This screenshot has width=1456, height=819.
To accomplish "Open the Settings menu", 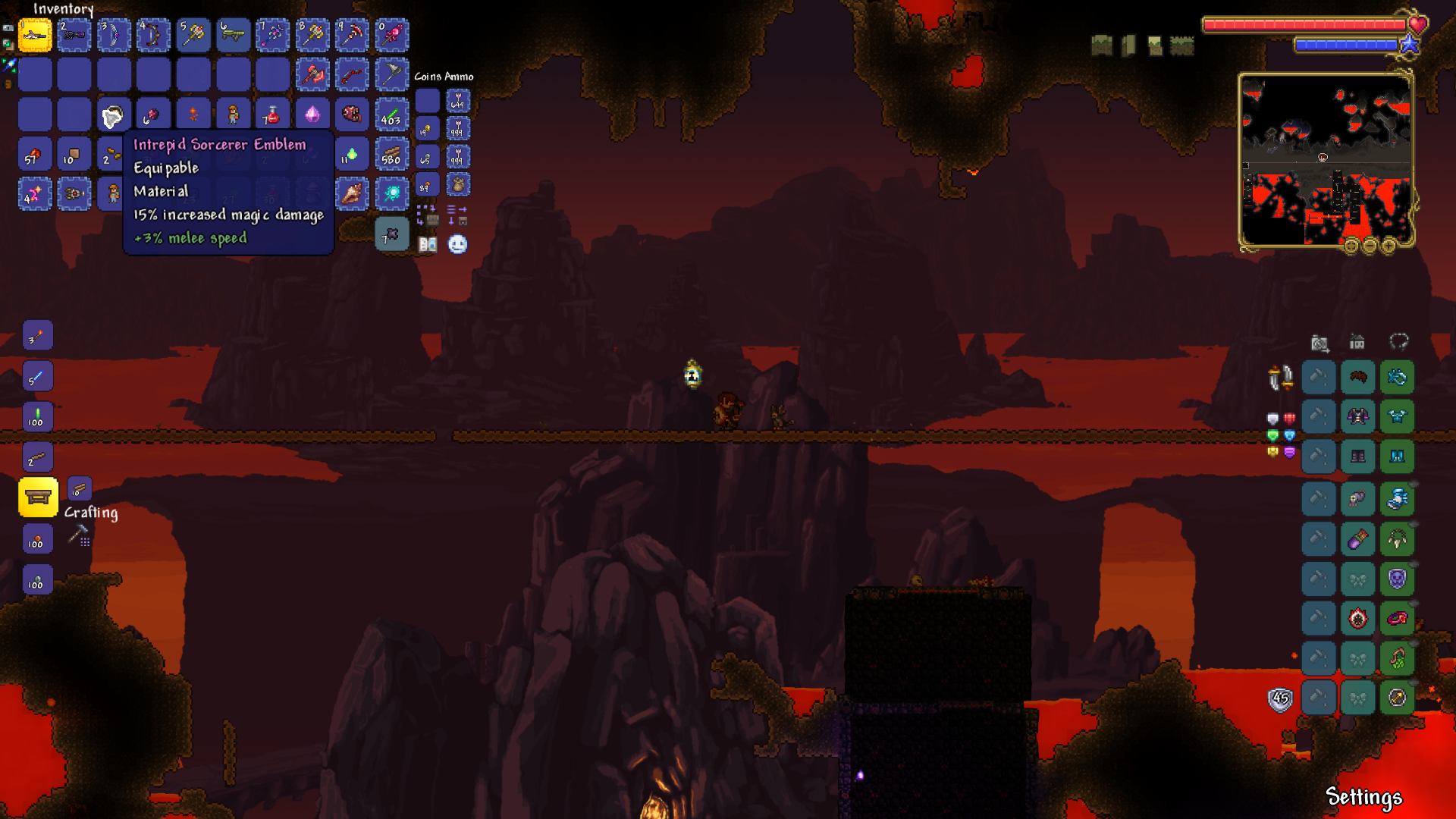I will click(1363, 796).
